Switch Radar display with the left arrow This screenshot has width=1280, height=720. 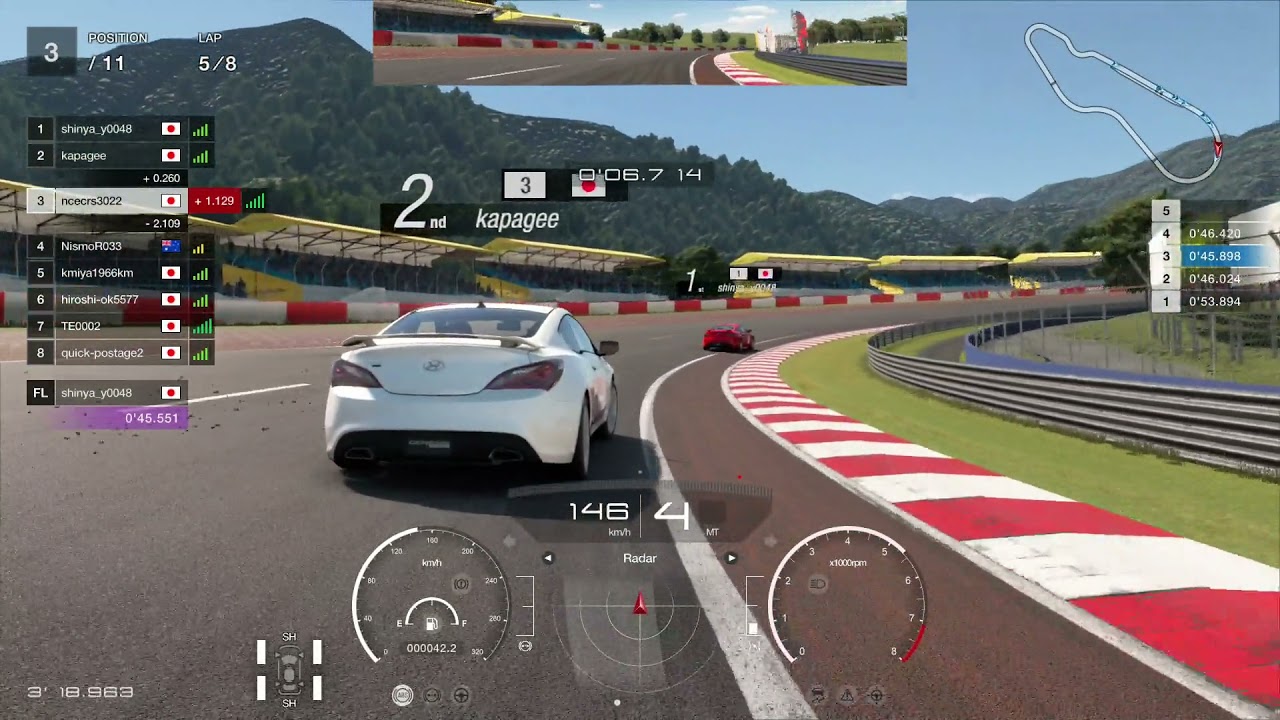click(x=548, y=558)
